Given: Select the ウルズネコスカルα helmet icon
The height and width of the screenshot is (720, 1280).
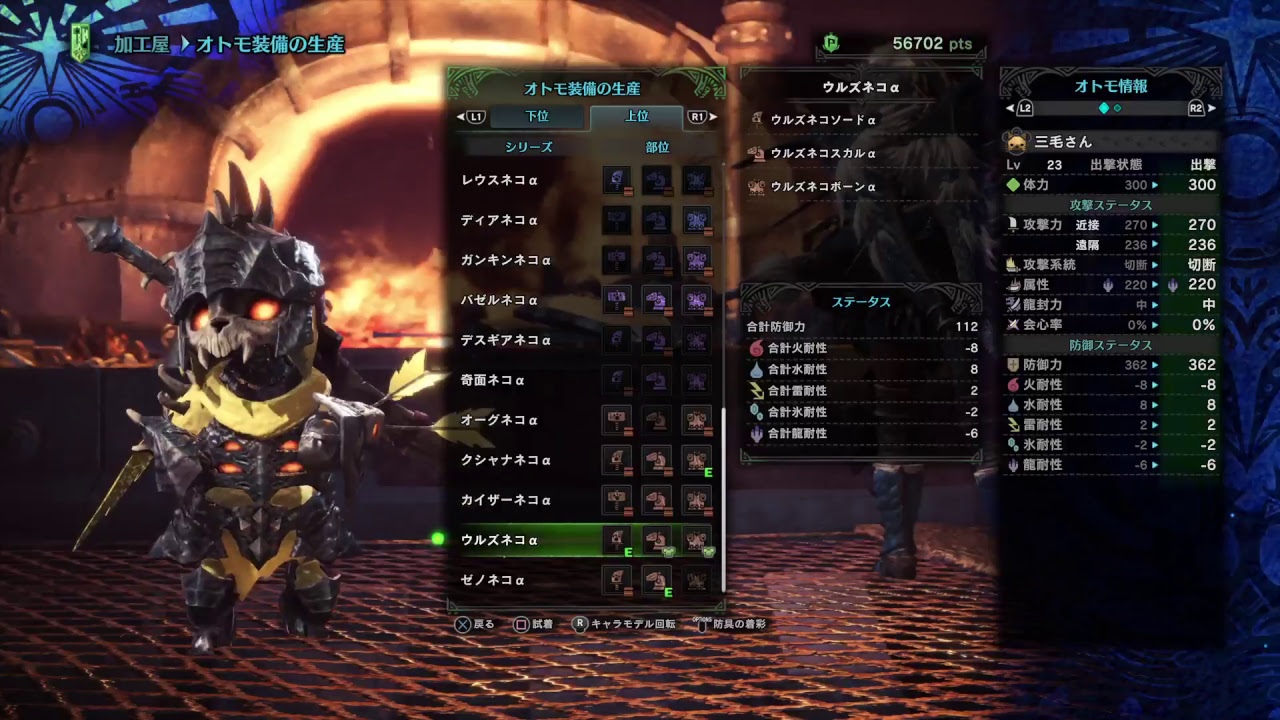Looking at the screenshot, I should (757, 152).
